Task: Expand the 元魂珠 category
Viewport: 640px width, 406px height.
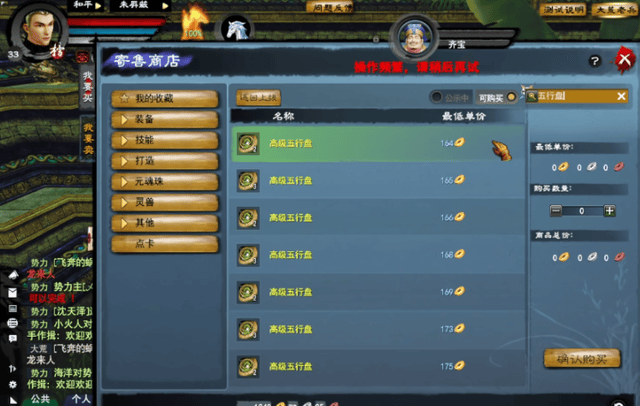Action: pos(164,182)
